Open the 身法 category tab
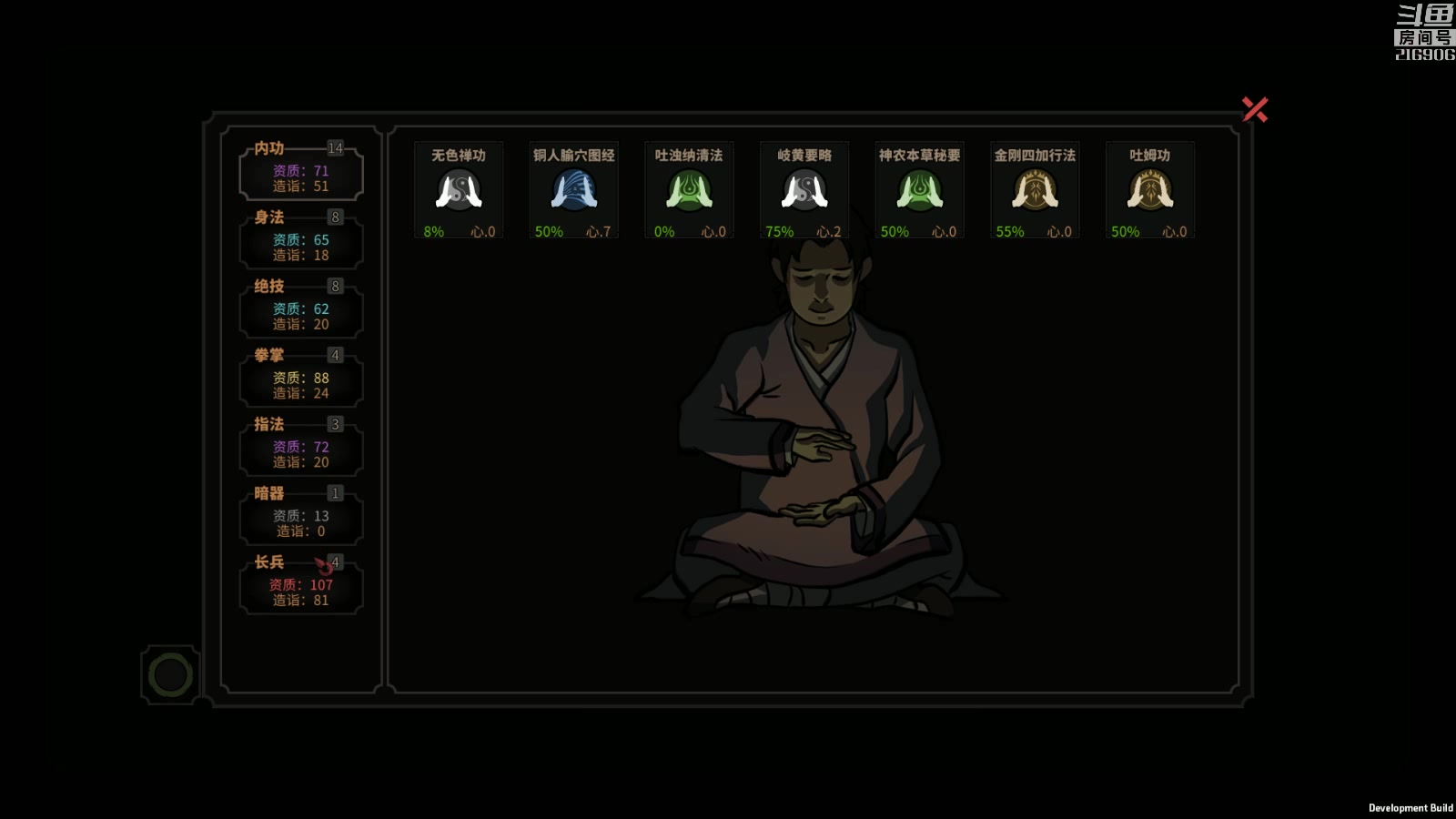This screenshot has width=1456, height=819. tap(301, 240)
